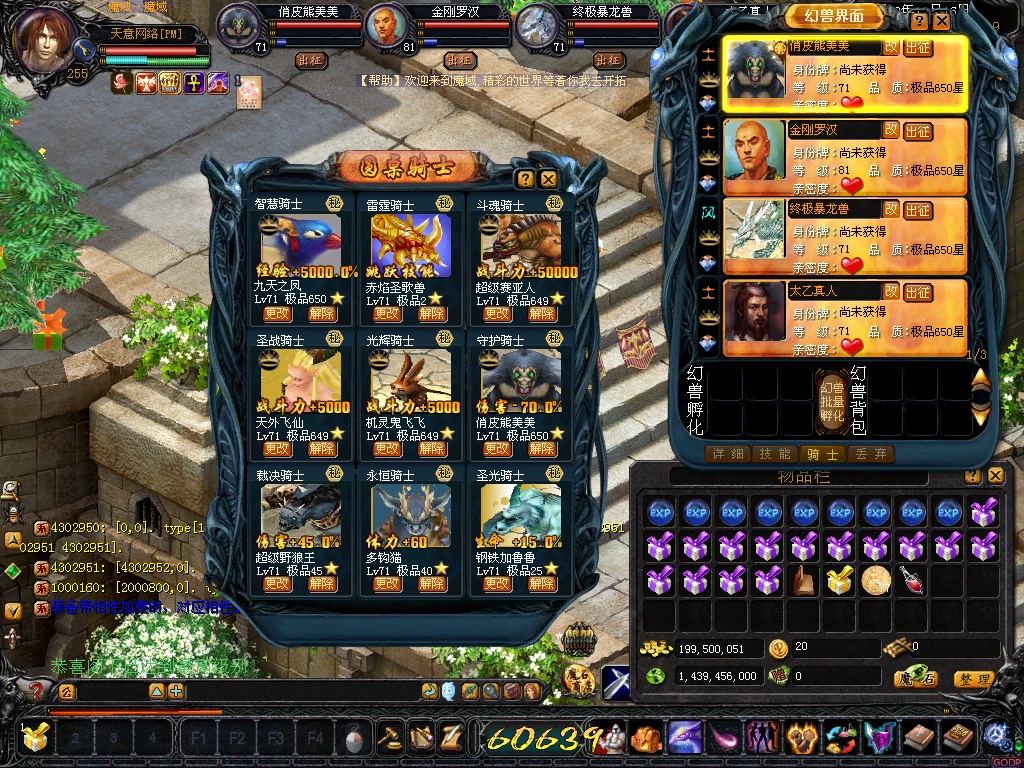
Task: Open 幻兽批量孵化 batch hatching
Action: (832, 400)
